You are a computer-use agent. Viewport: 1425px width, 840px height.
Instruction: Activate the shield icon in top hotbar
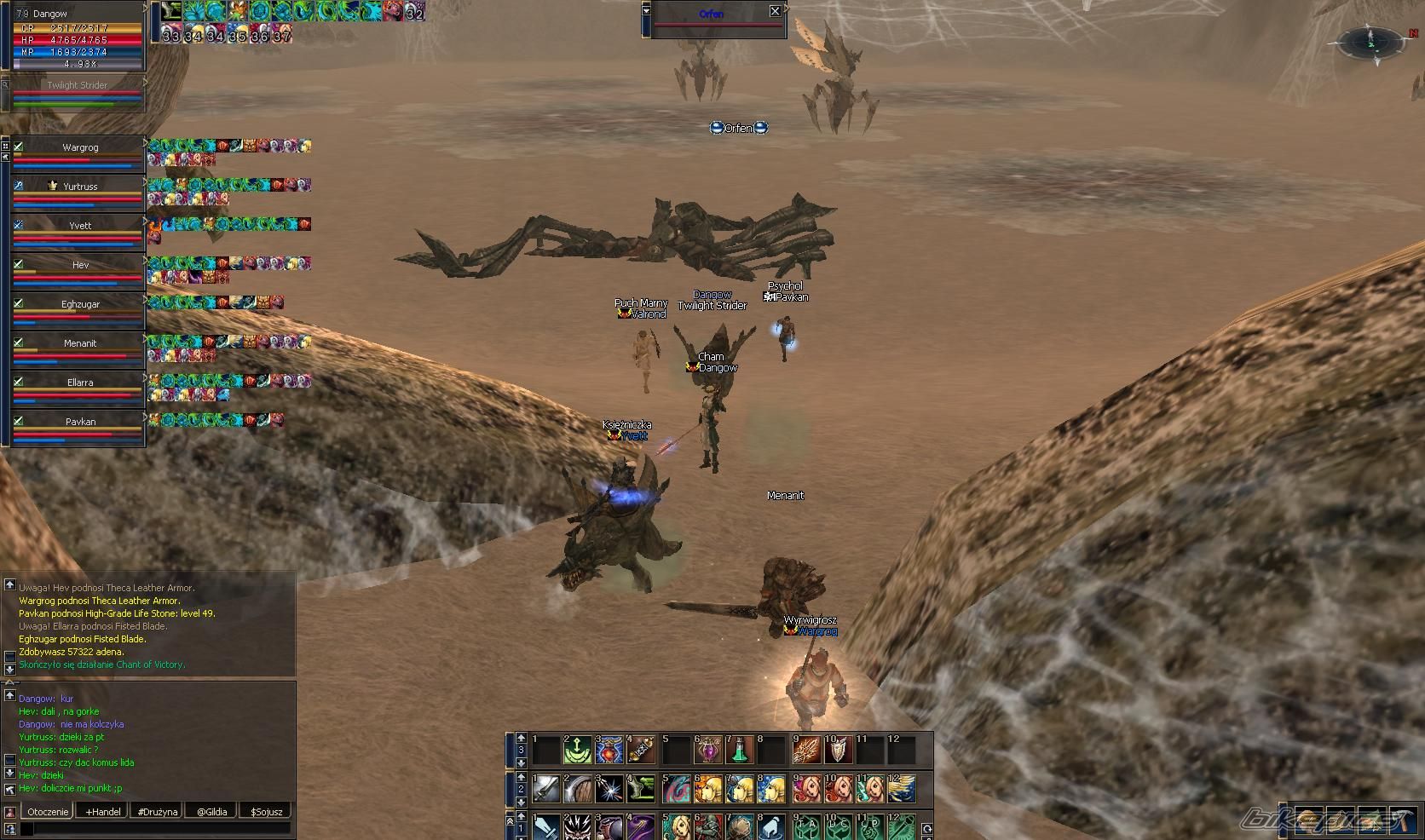click(838, 751)
